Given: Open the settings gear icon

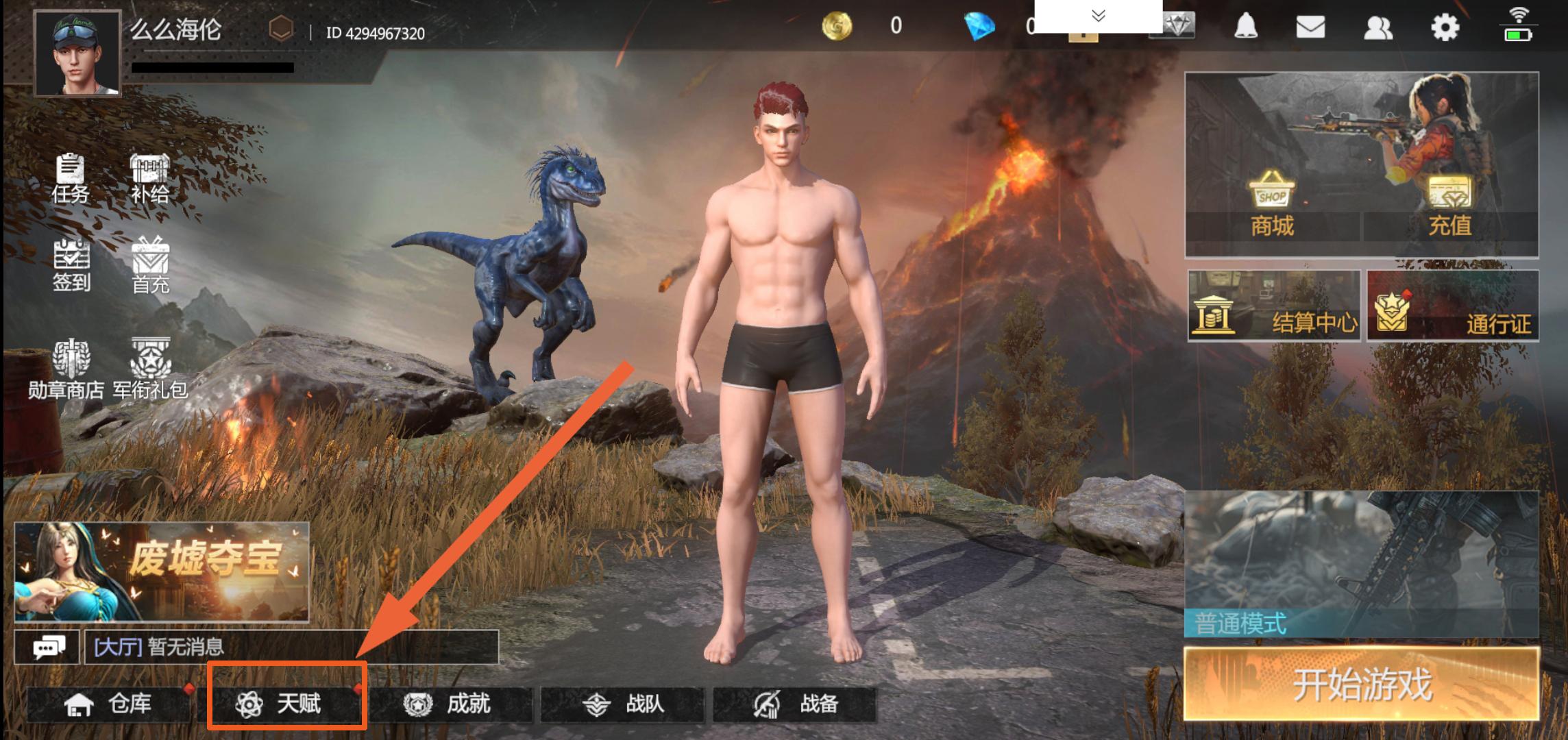Looking at the screenshot, I should [1445, 27].
